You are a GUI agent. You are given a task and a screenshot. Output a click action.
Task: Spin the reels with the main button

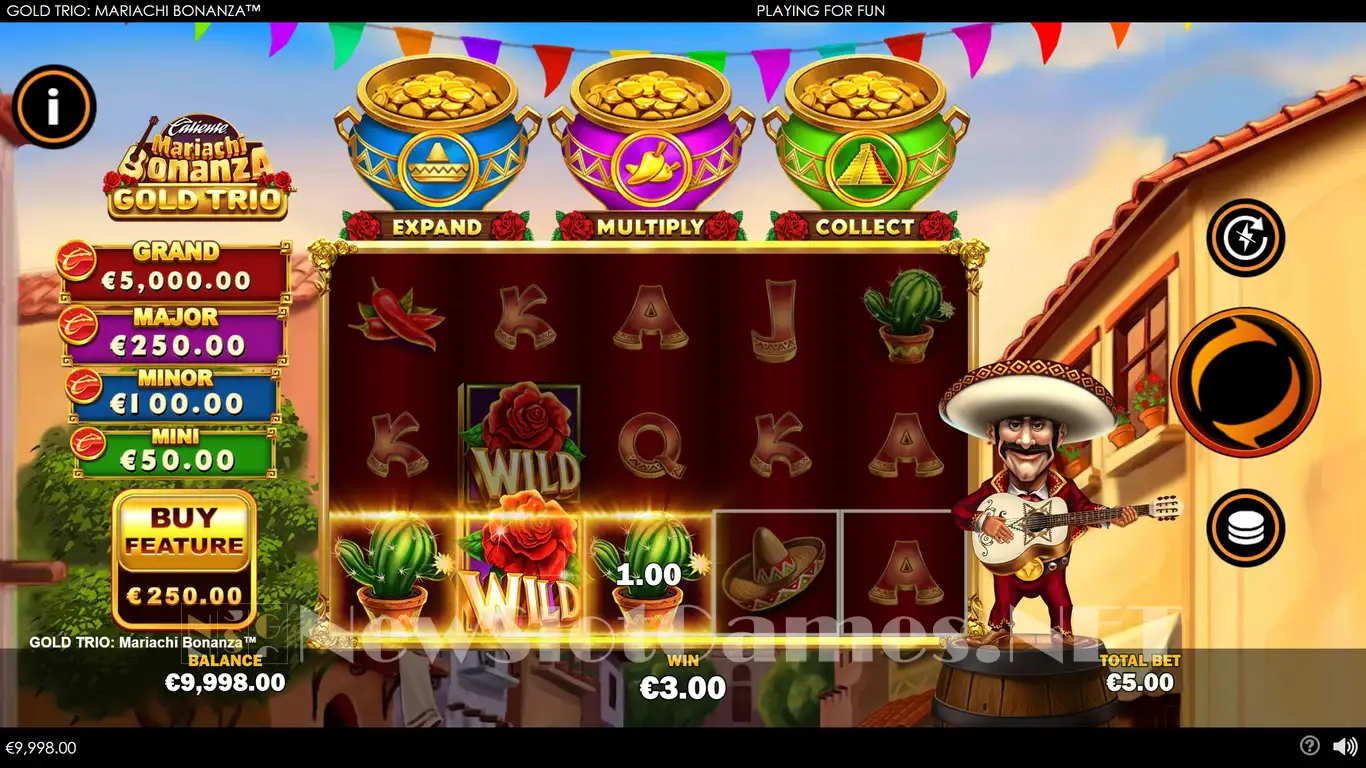point(1245,382)
